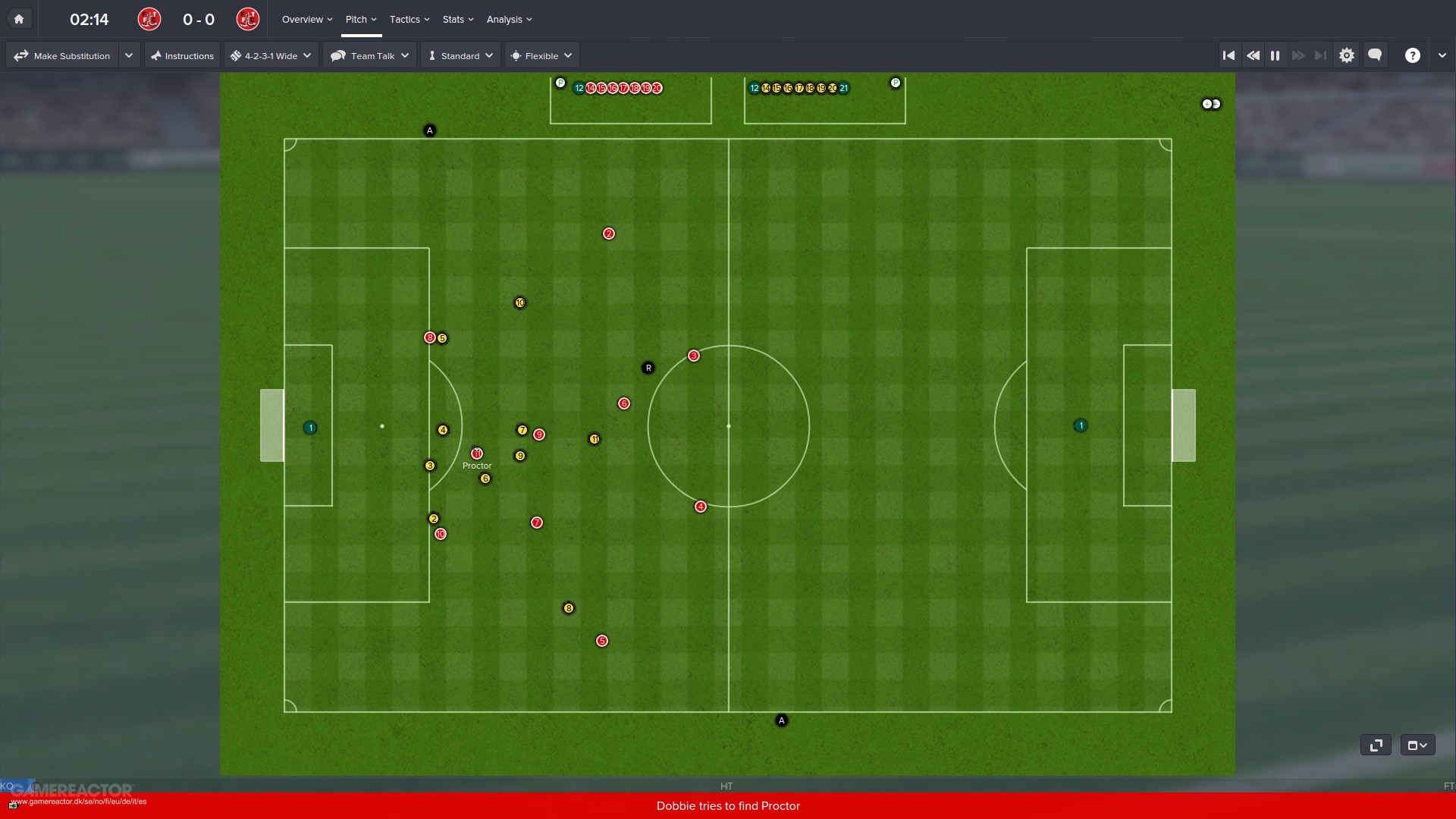The image size is (1456, 819).
Task: Pause the match with the pause button
Action: pos(1275,55)
